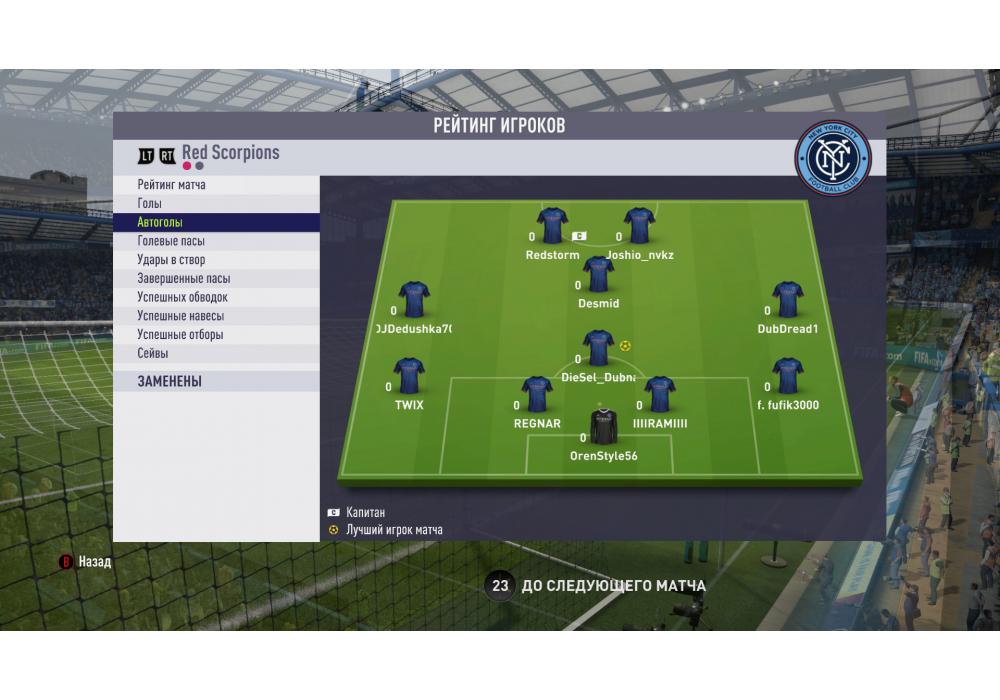Select goalkeeper OrenStyle56
Screen dimensions: 1000x700
[603, 427]
